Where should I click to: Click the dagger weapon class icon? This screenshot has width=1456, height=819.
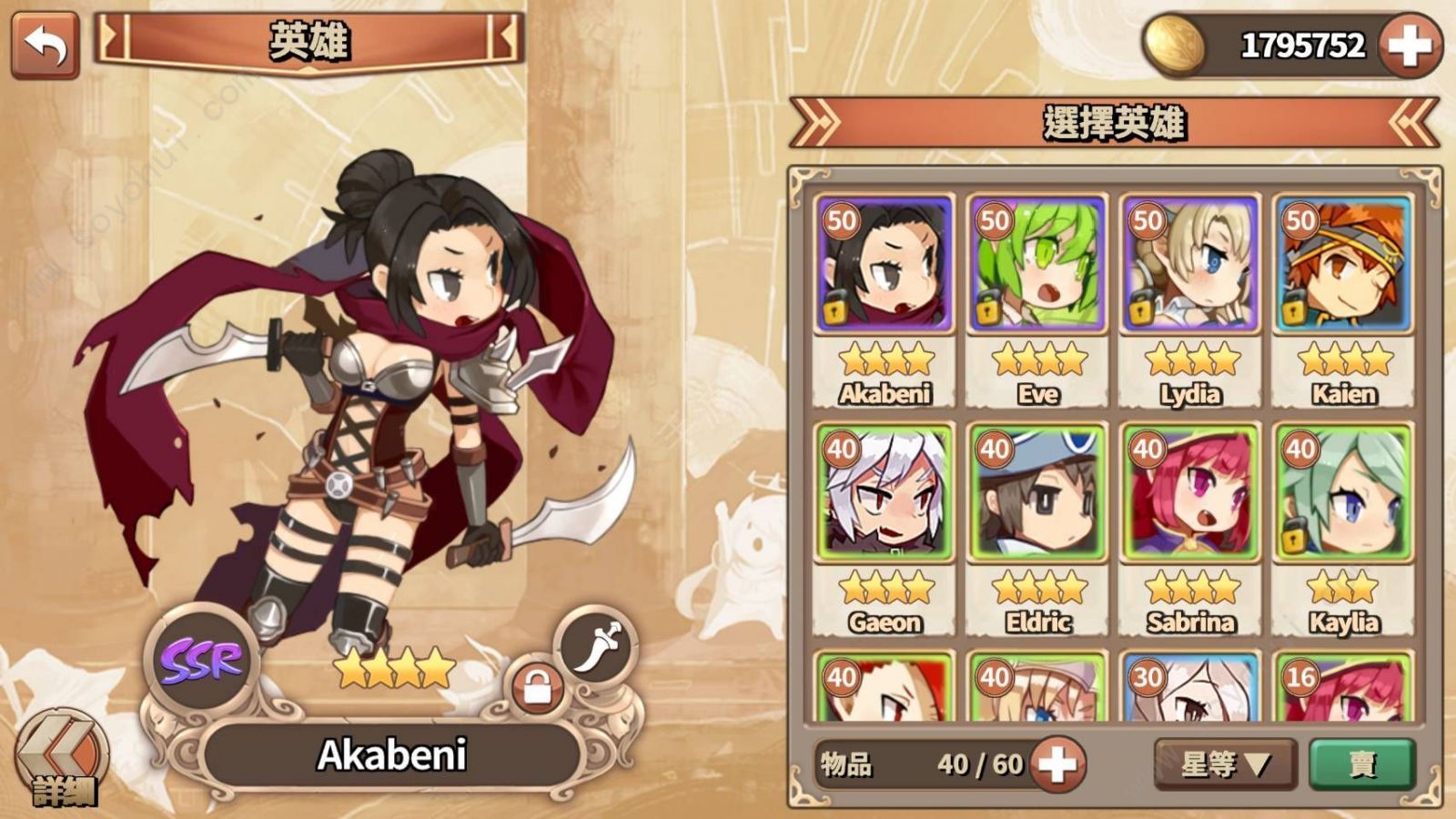pos(596,647)
